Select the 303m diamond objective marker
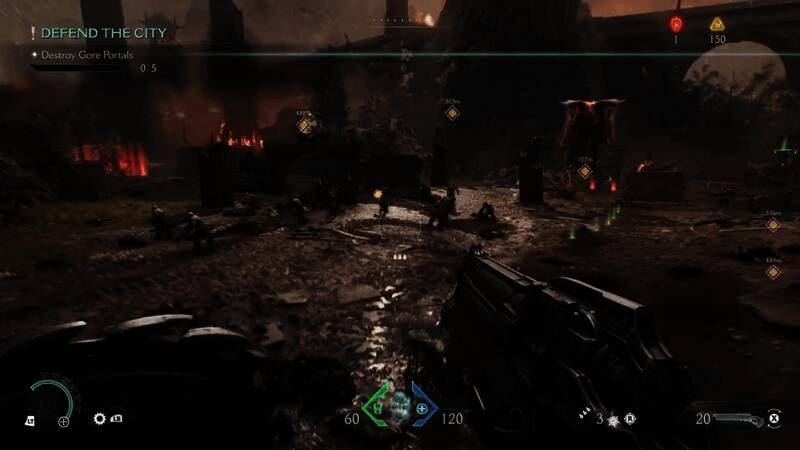This screenshot has height=450, width=800. coord(452,113)
